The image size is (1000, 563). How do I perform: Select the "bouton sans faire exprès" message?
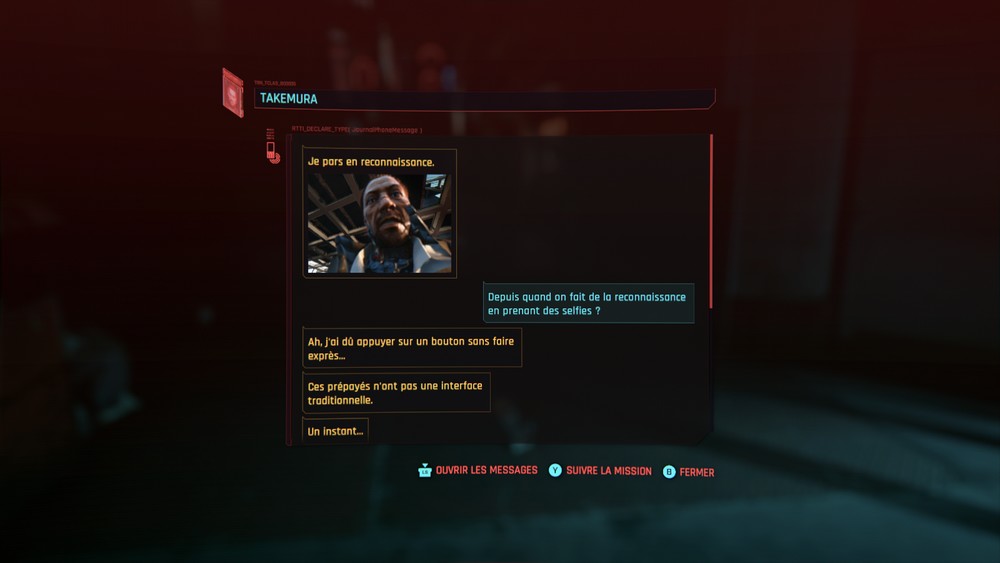pyautogui.click(x=411, y=348)
